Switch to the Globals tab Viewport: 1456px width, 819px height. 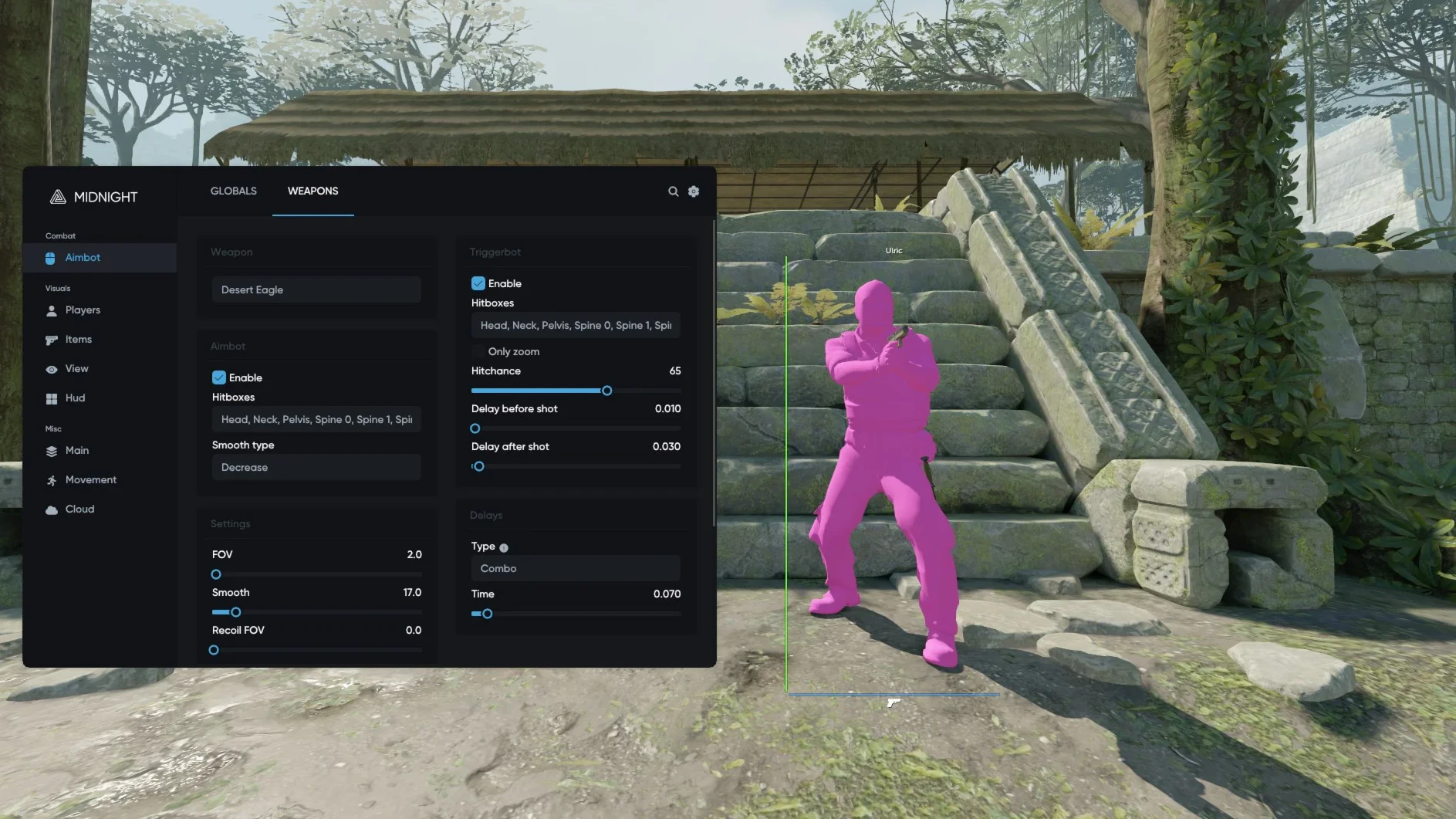[x=233, y=191]
